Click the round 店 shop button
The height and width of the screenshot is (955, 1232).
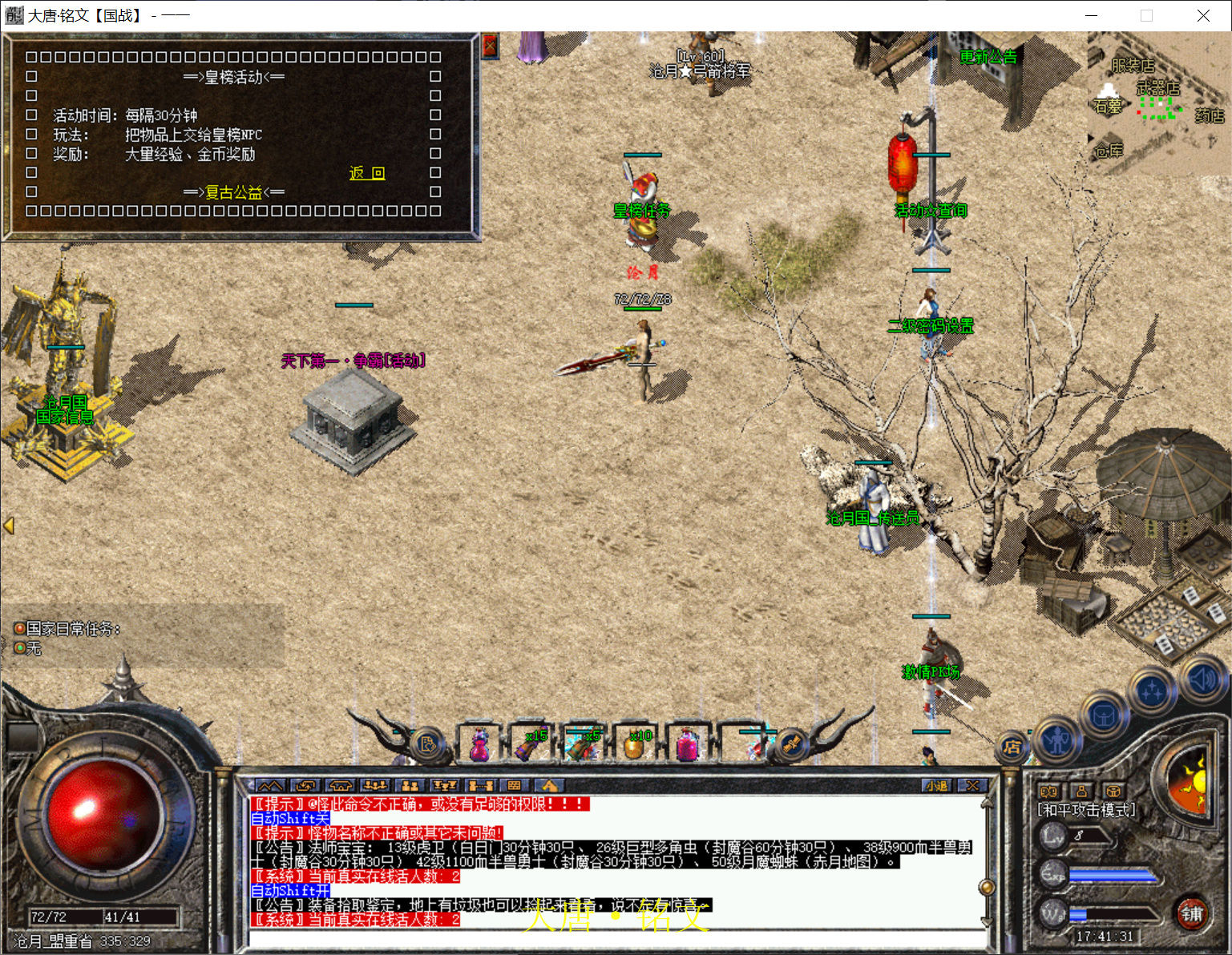pyautogui.click(x=1012, y=747)
